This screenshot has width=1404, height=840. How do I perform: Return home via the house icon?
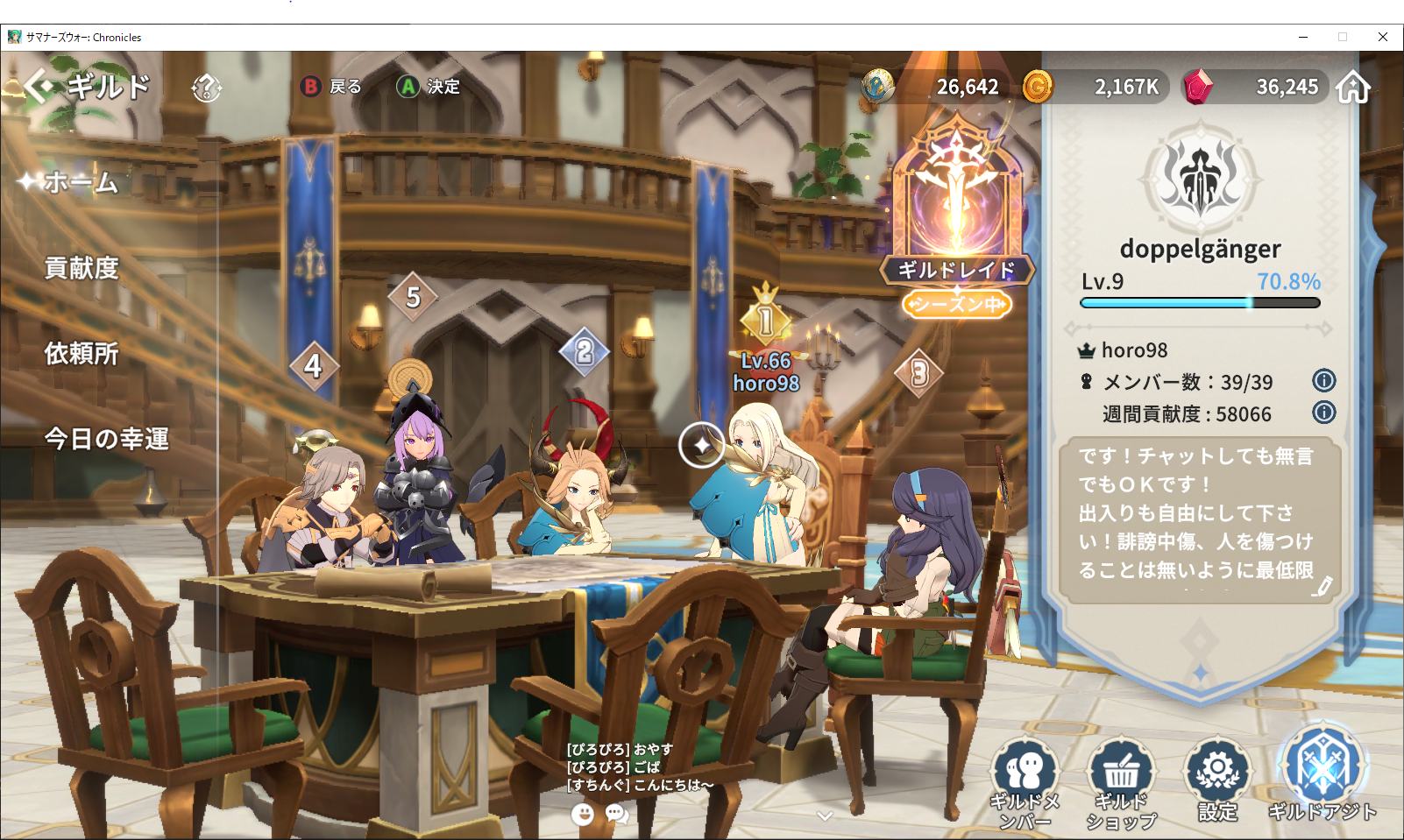click(1353, 88)
